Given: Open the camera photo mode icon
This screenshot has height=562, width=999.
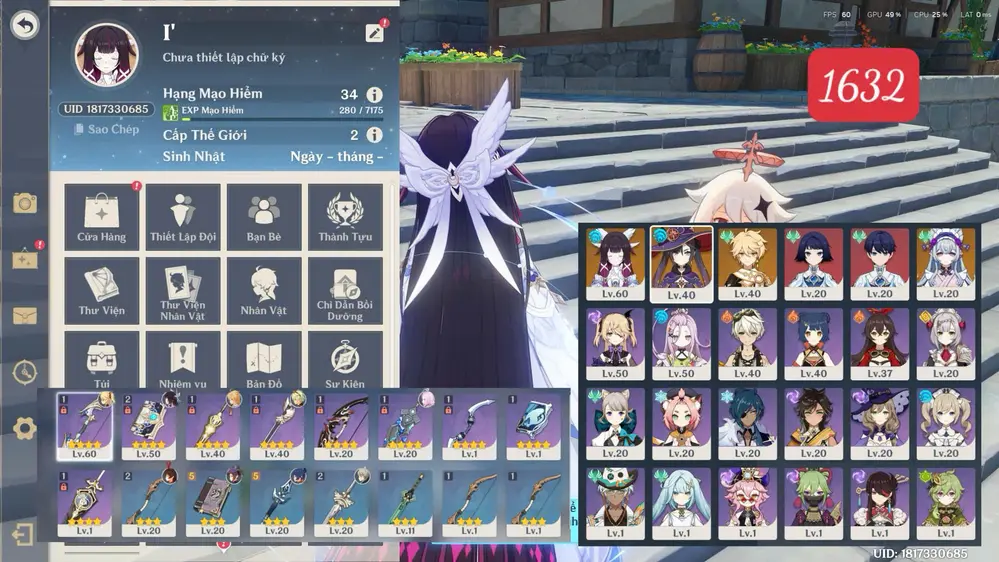Looking at the screenshot, I should point(25,204).
